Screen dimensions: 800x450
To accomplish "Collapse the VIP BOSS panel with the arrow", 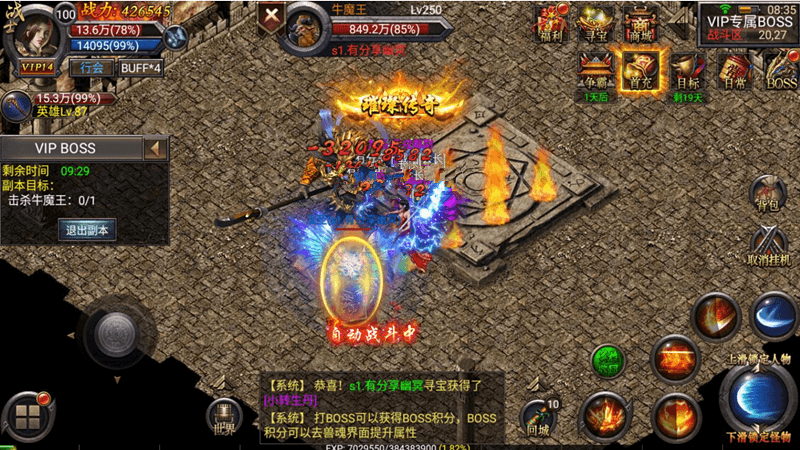I will click(x=155, y=150).
